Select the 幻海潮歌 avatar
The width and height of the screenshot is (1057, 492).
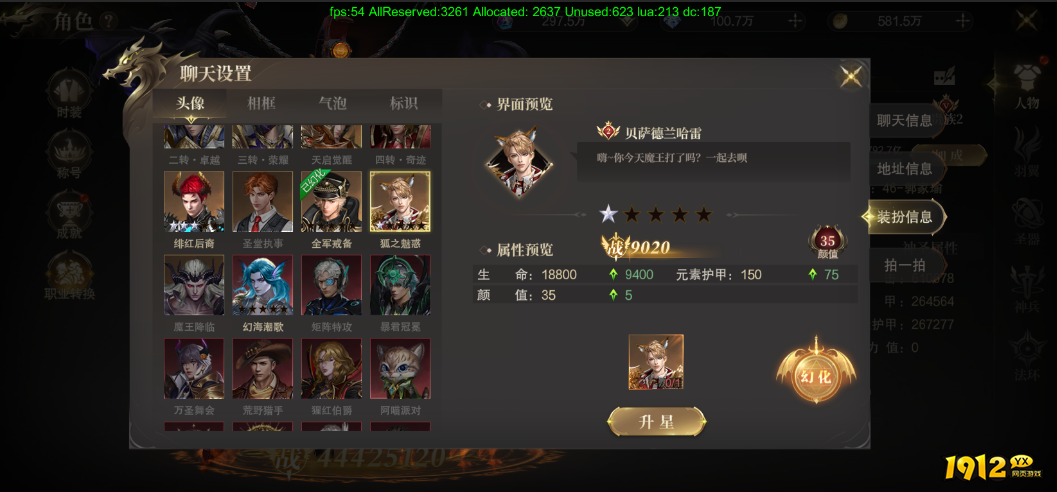[x=262, y=285]
